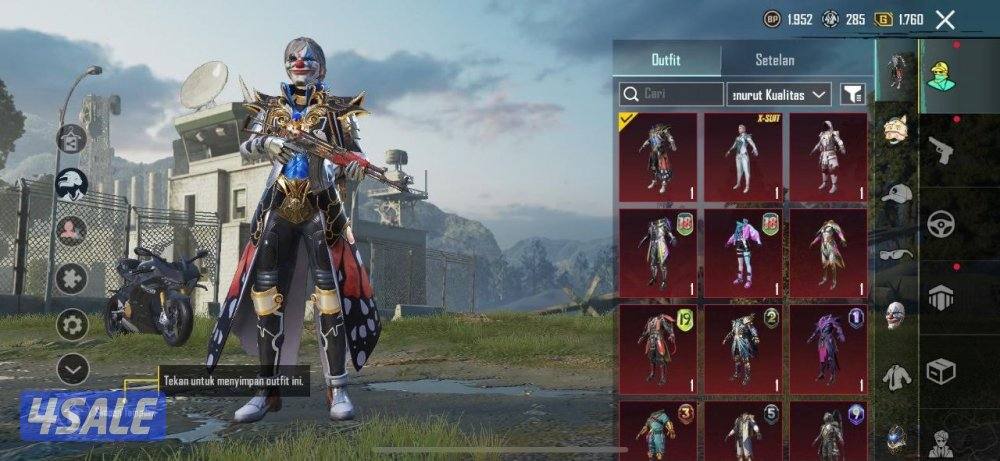Open the sort-by-quality dropdown
The width and height of the screenshot is (1000, 461).
[779, 94]
